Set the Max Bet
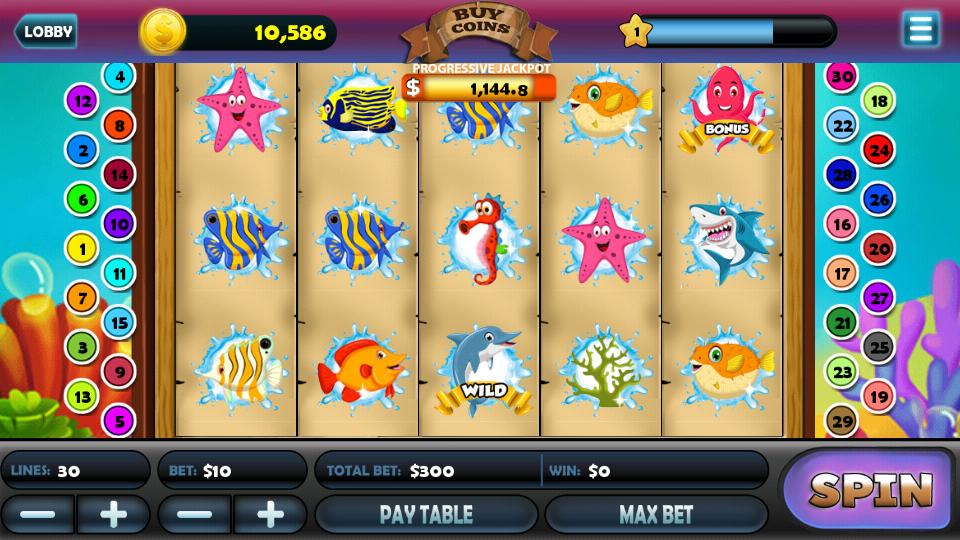The width and height of the screenshot is (960, 540). pyautogui.click(x=656, y=515)
